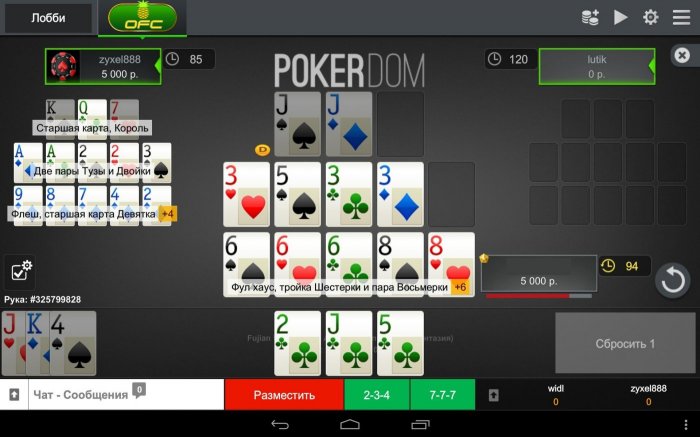Choose the 7-7-7 arrangement button
Screen dimensions: 700x437
coord(442,395)
